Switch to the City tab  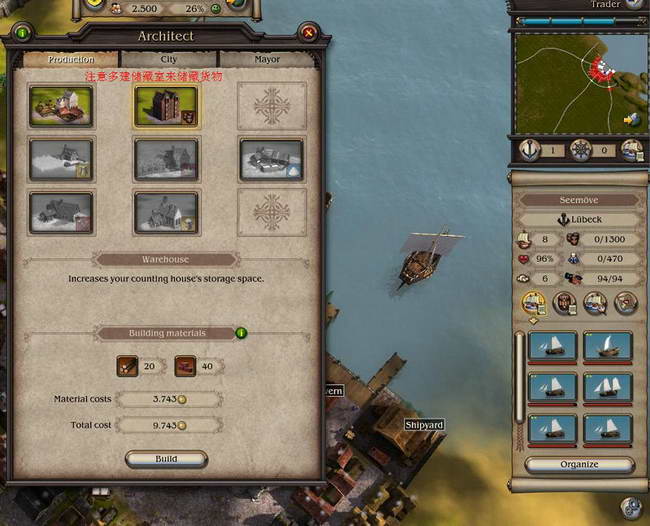[169, 60]
